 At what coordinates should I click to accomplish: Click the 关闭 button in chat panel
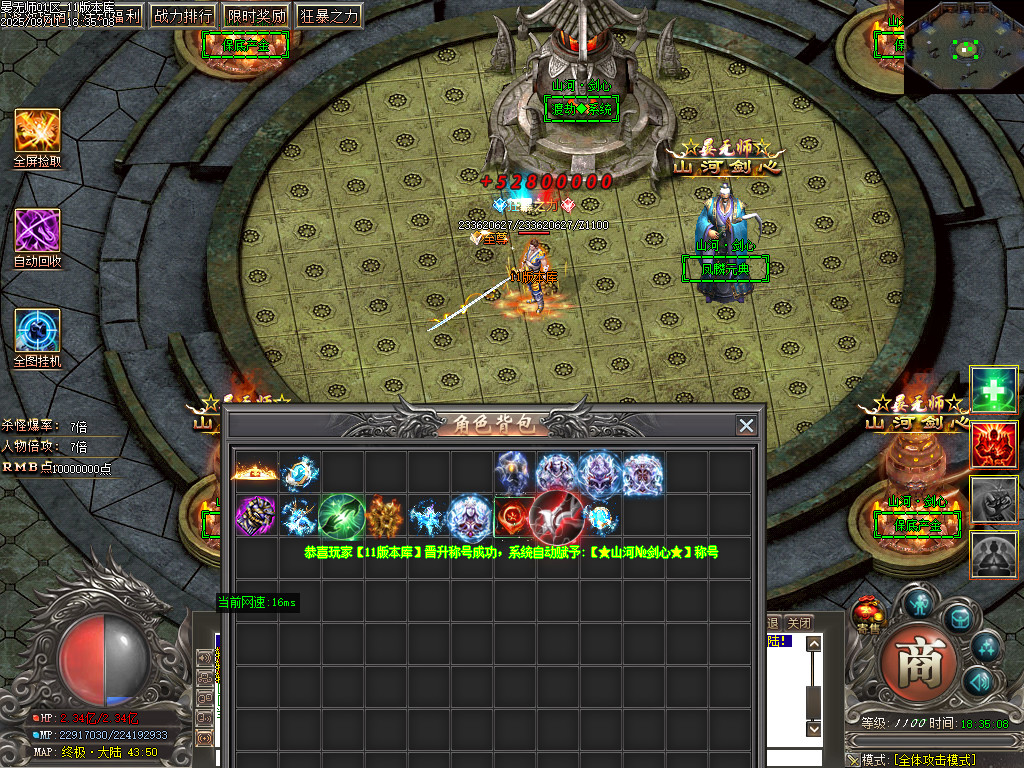click(x=799, y=623)
